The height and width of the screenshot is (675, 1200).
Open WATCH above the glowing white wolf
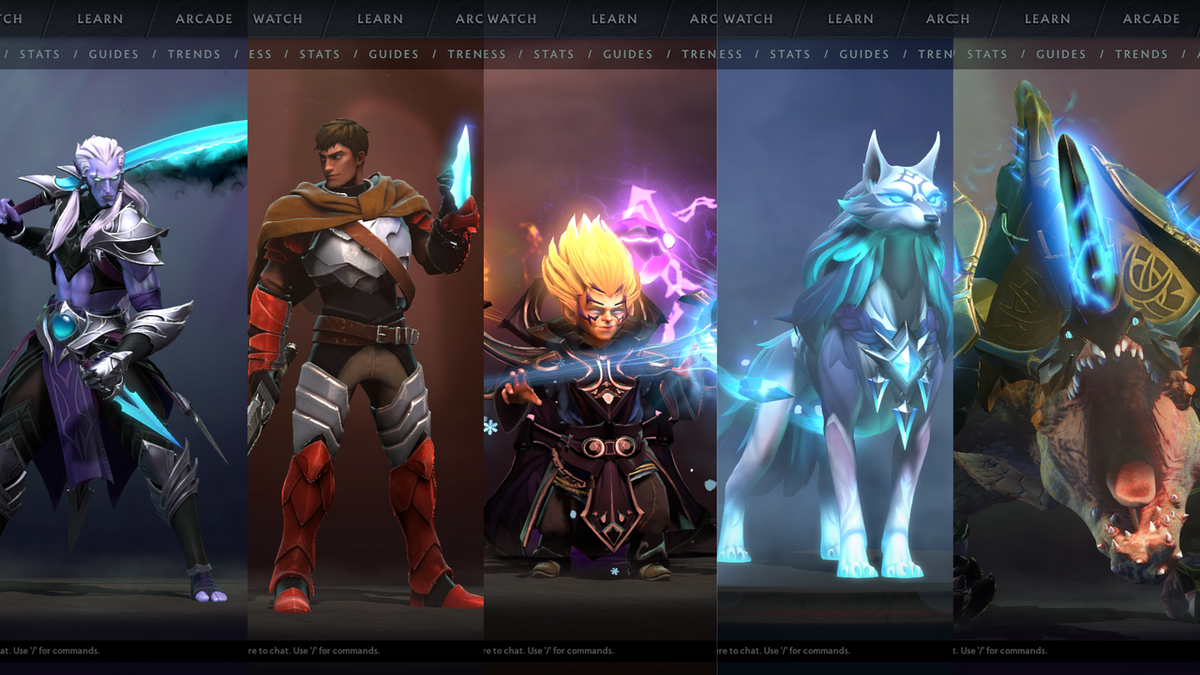[x=748, y=19]
